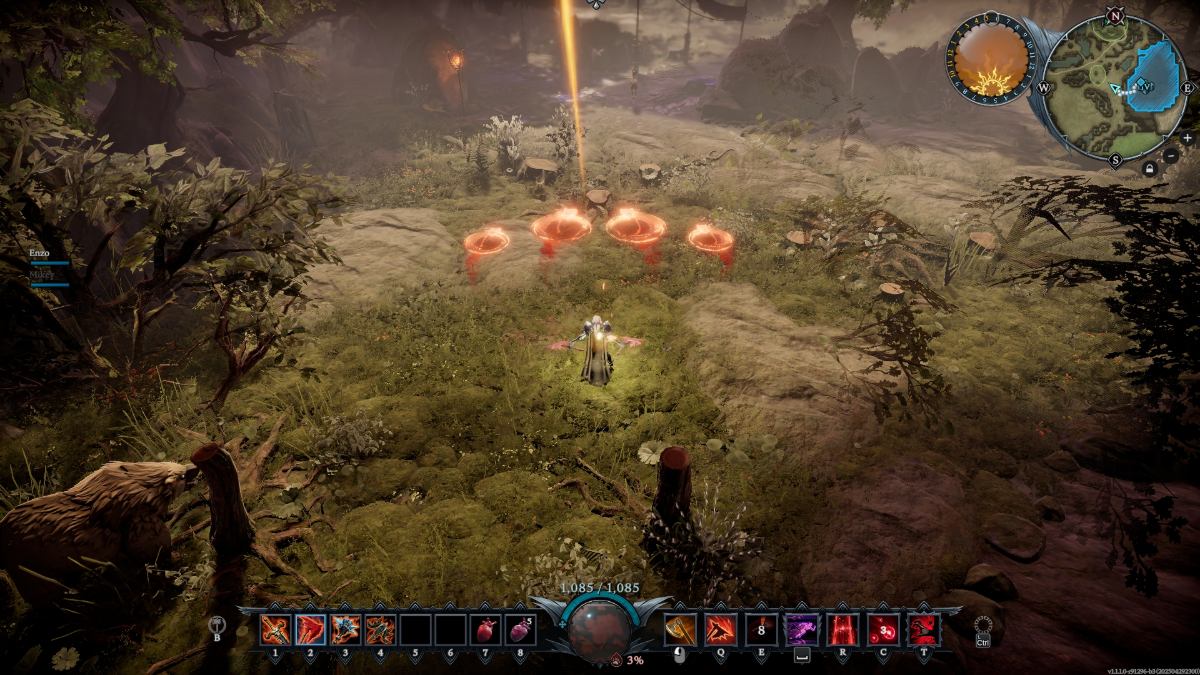Select the sword in hotbar slot 1
This screenshot has height=675, width=1200.
pos(275,629)
